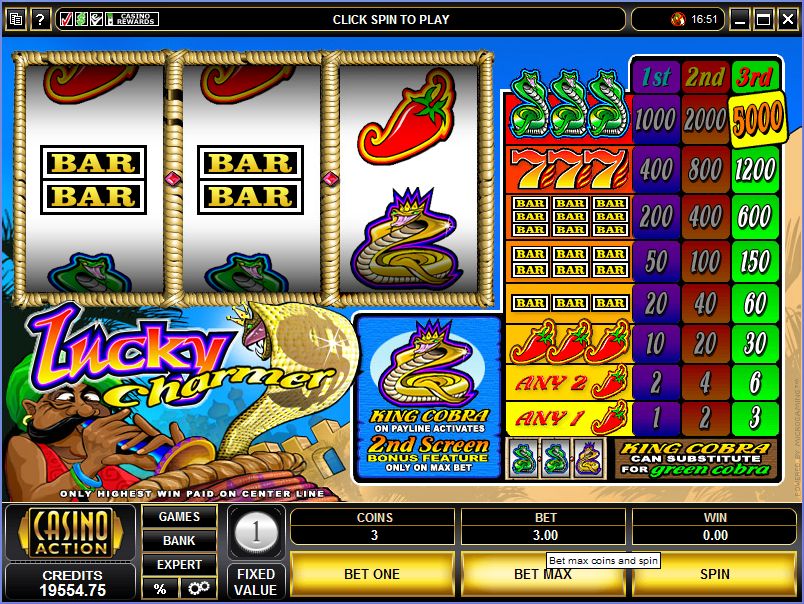Select the BET ONE button
804x604 pixels.
point(372,574)
